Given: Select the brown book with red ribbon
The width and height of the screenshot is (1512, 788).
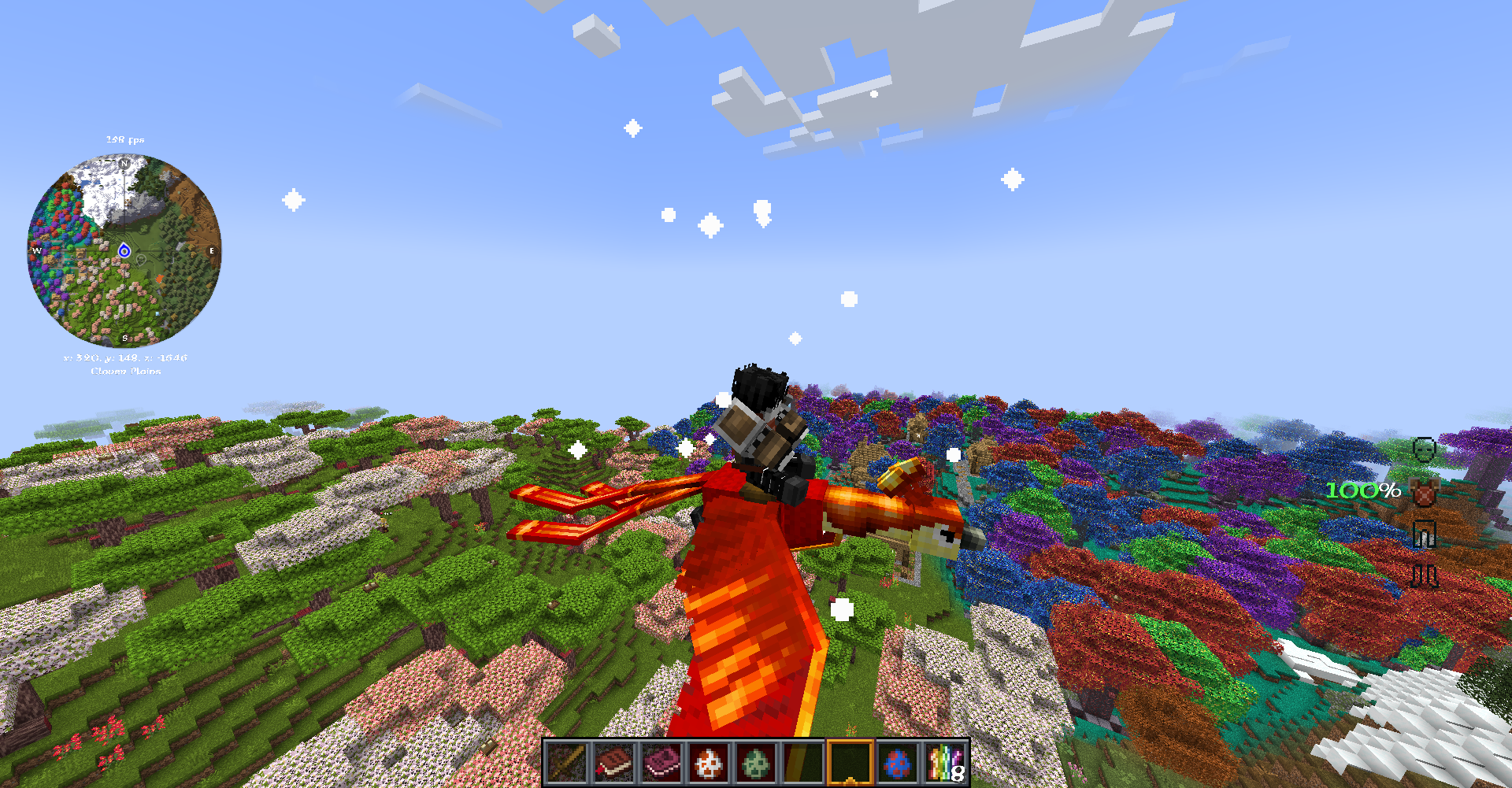Looking at the screenshot, I should (x=613, y=763).
